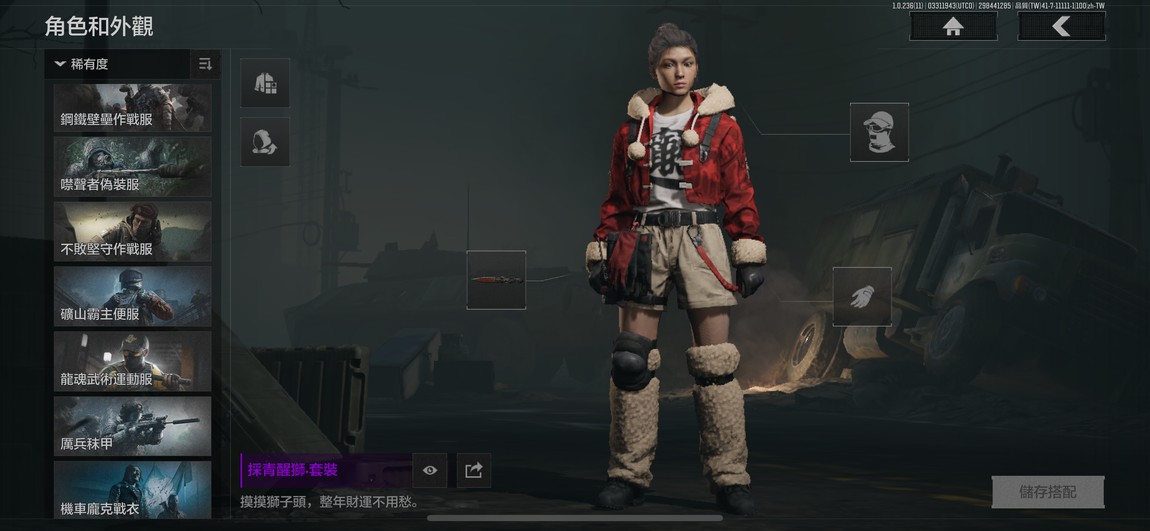Go to the home screen

[952, 27]
